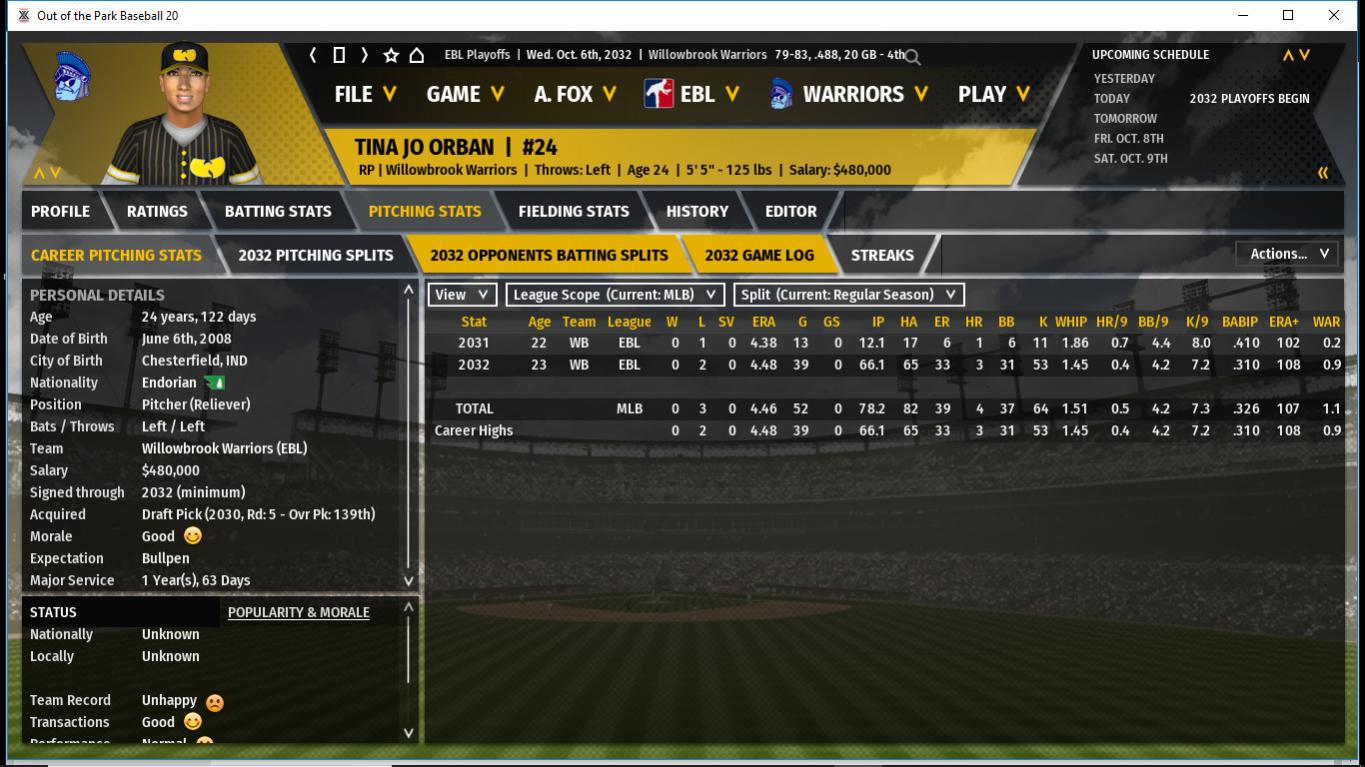
Task: Switch to the RATINGS tab
Action: [x=157, y=211]
